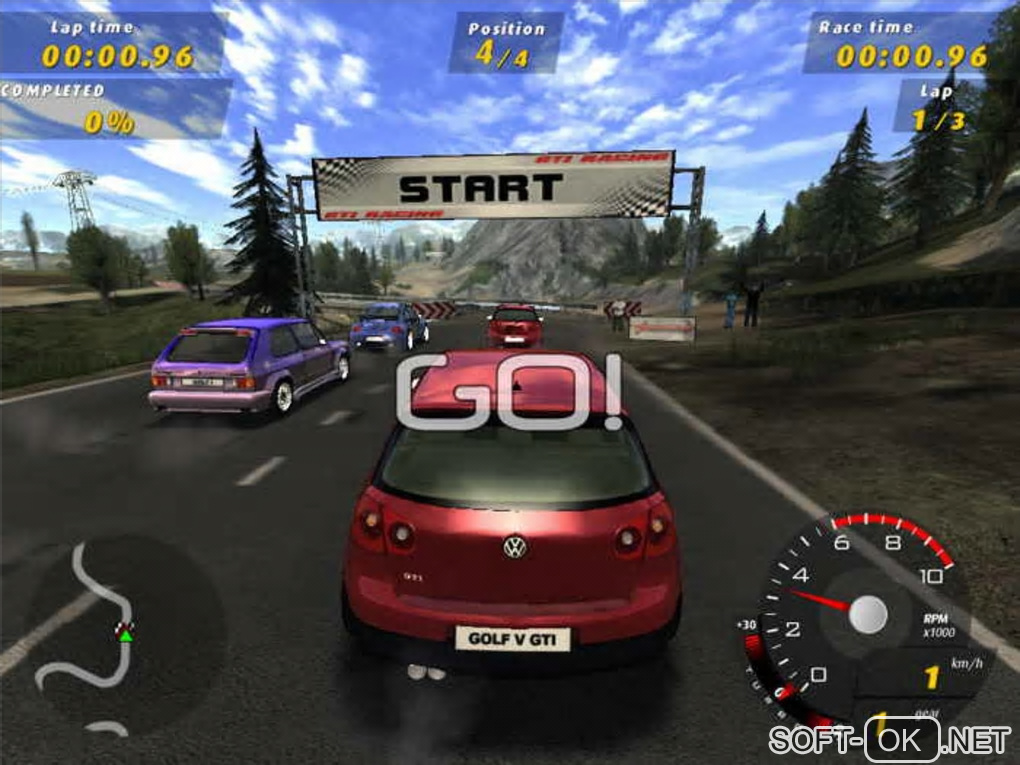Select the player marker on the minimap

pos(125,631)
